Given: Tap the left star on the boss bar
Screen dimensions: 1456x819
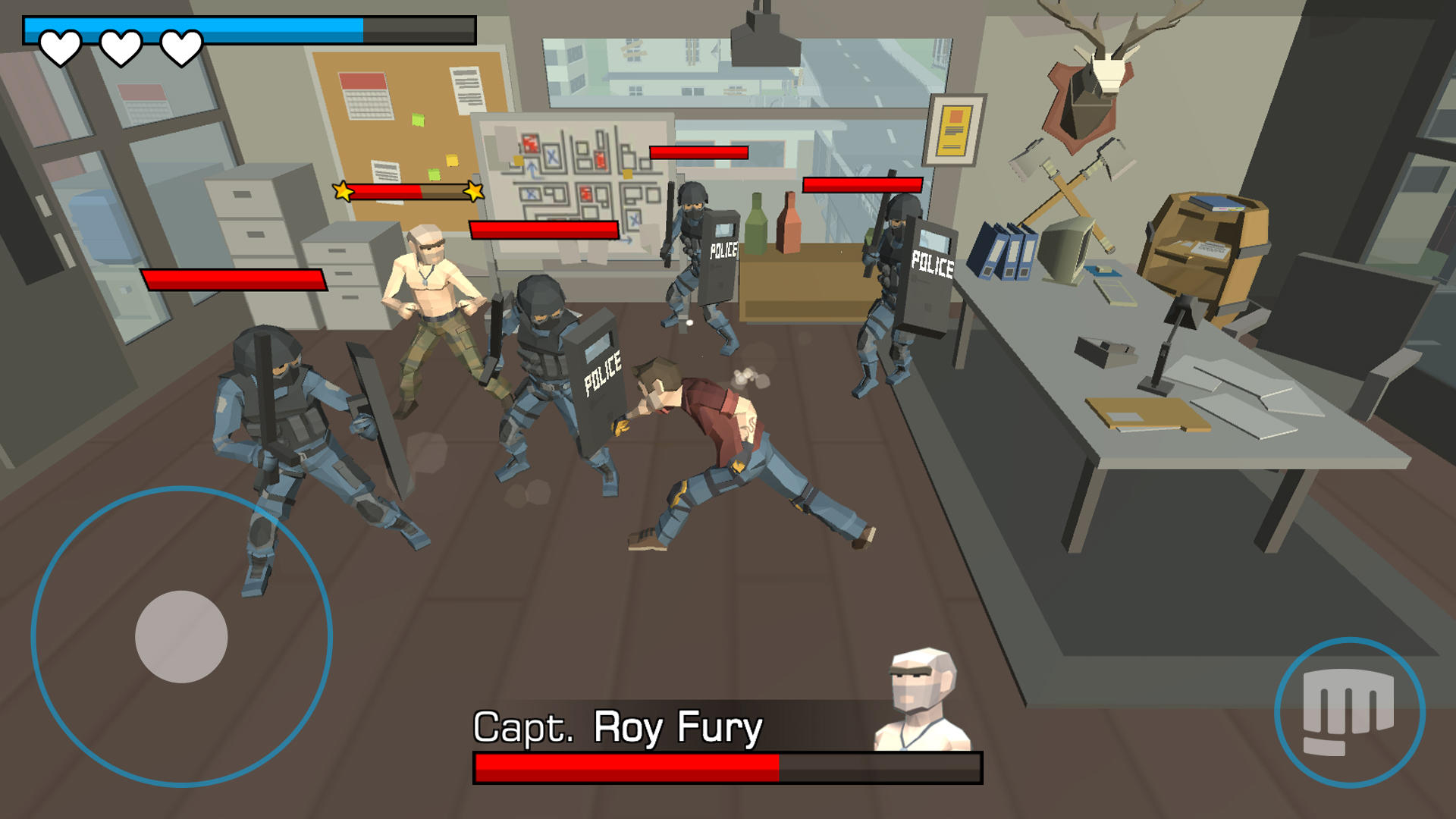Looking at the screenshot, I should pos(343,191).
